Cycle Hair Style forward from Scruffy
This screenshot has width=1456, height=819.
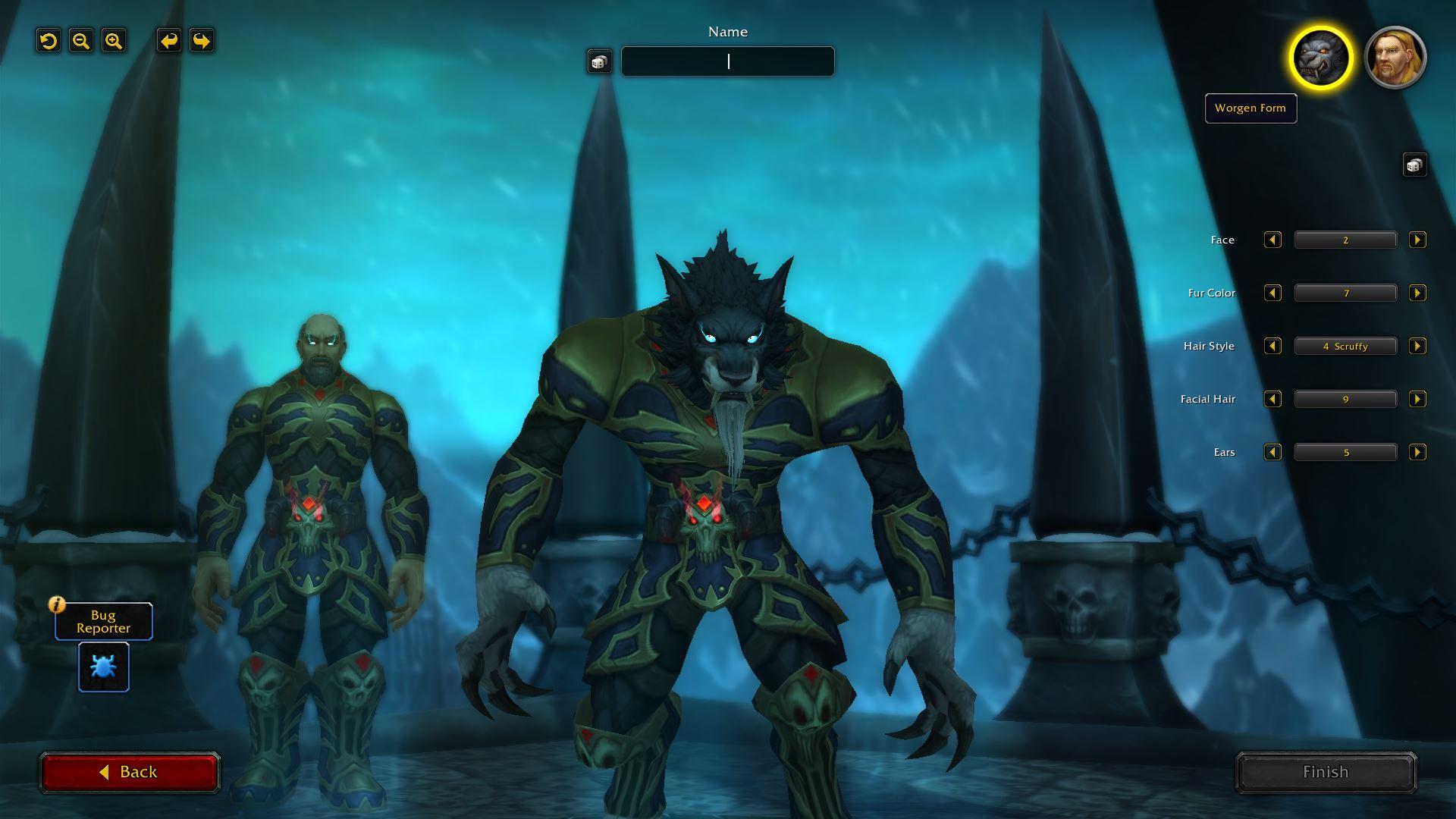1417,346
